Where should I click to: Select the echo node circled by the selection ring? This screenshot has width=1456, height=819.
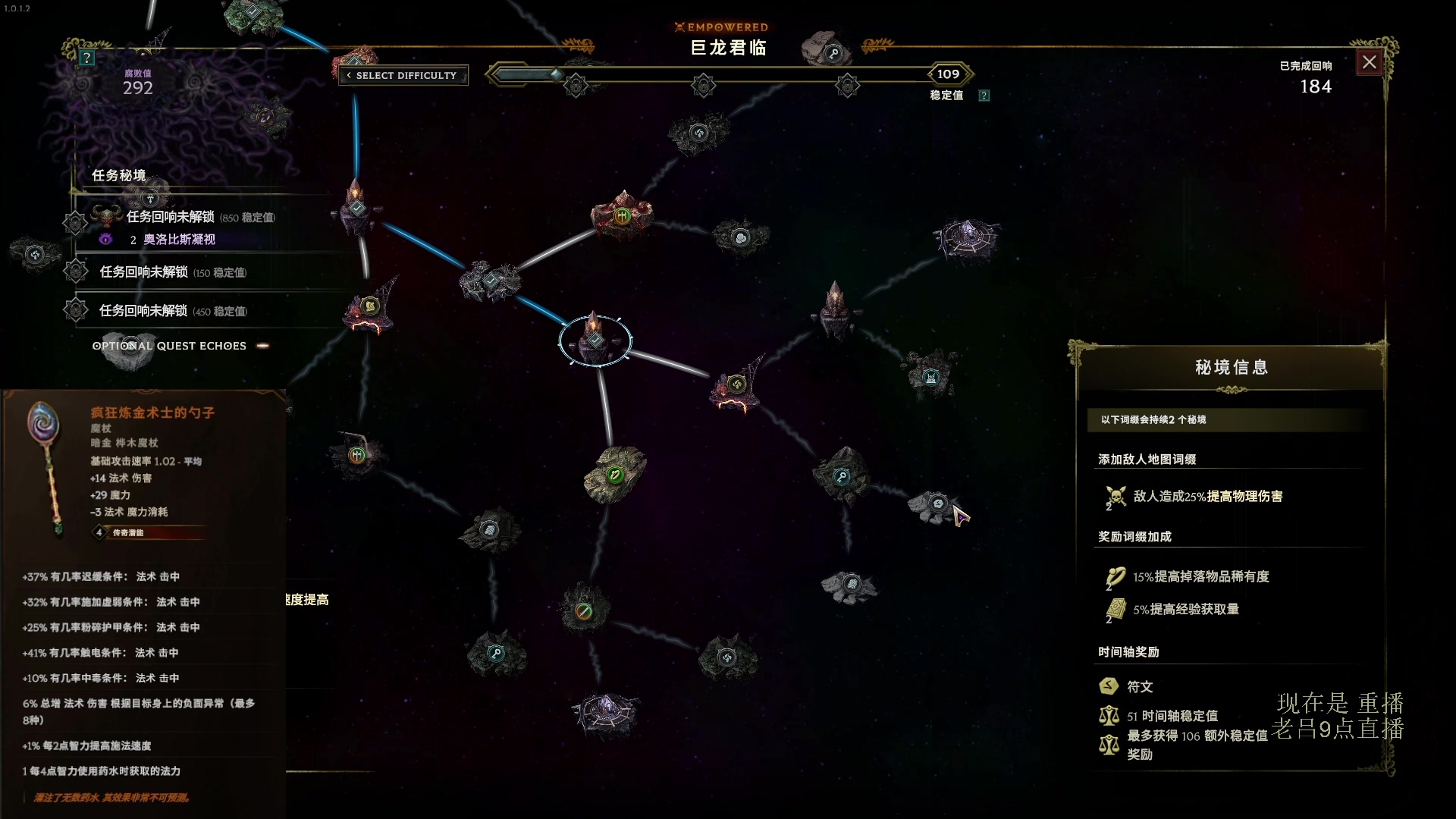point(595,340)
